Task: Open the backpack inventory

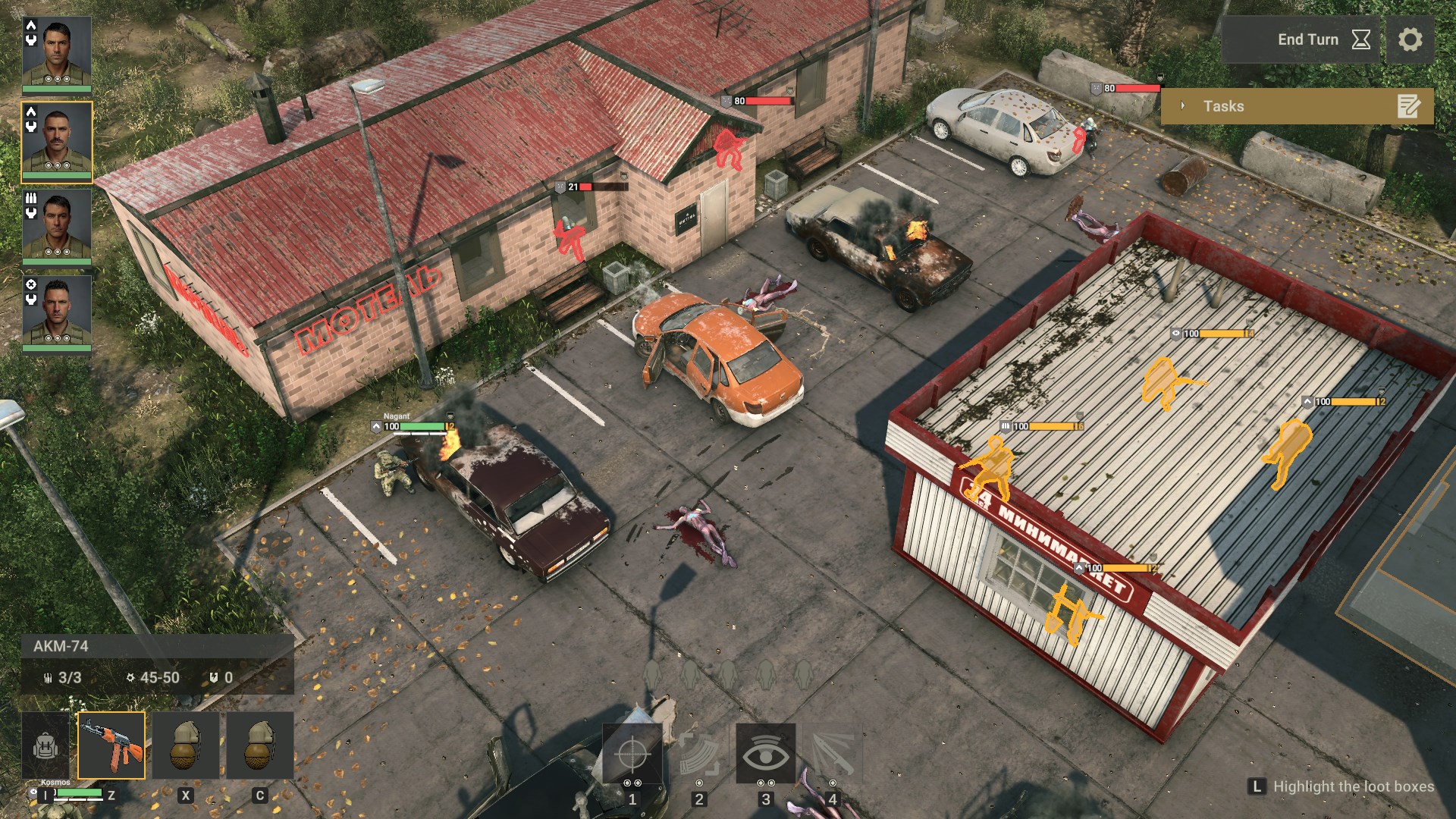Action: coord(46,746)
